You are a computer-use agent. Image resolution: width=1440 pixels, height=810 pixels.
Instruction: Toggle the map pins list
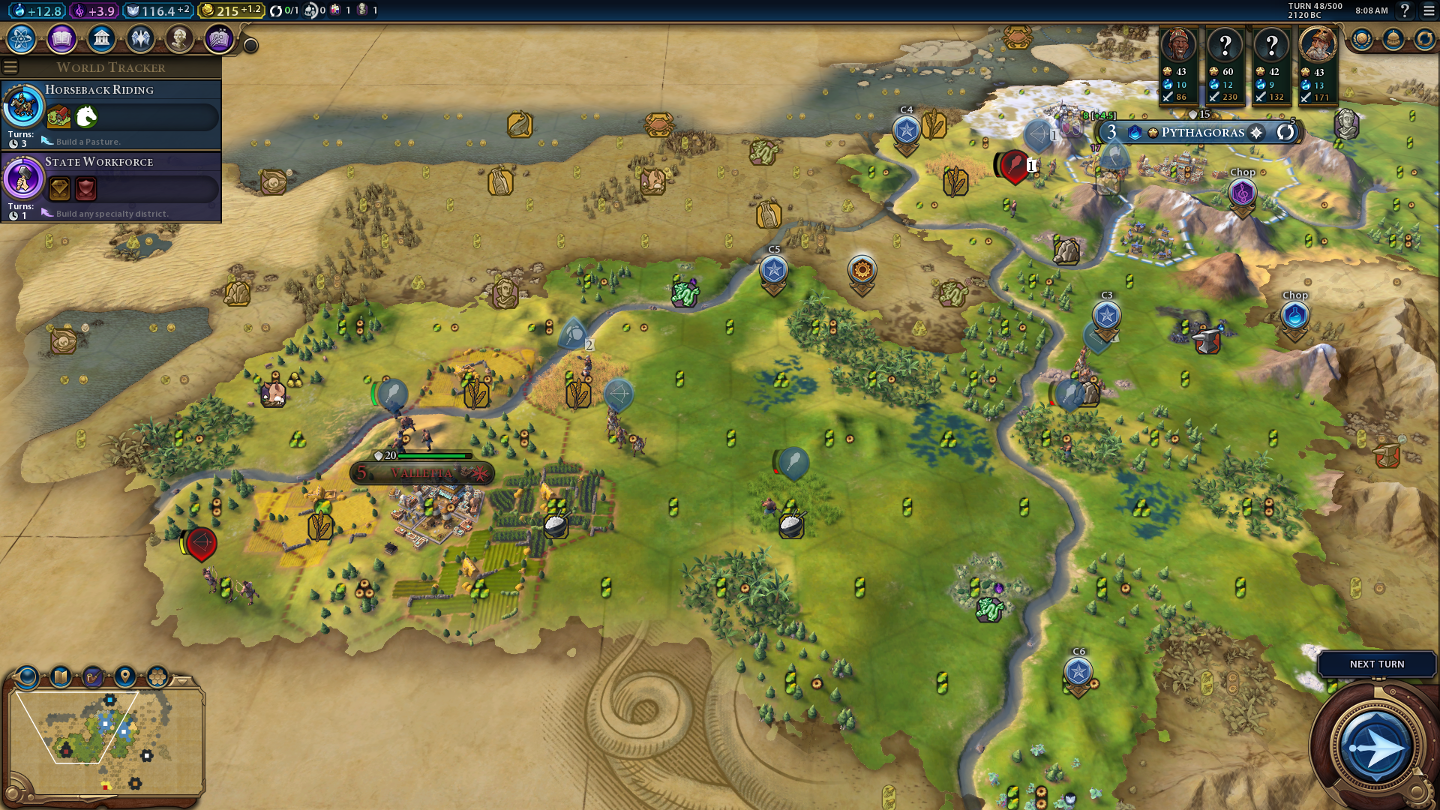point(125,677)
